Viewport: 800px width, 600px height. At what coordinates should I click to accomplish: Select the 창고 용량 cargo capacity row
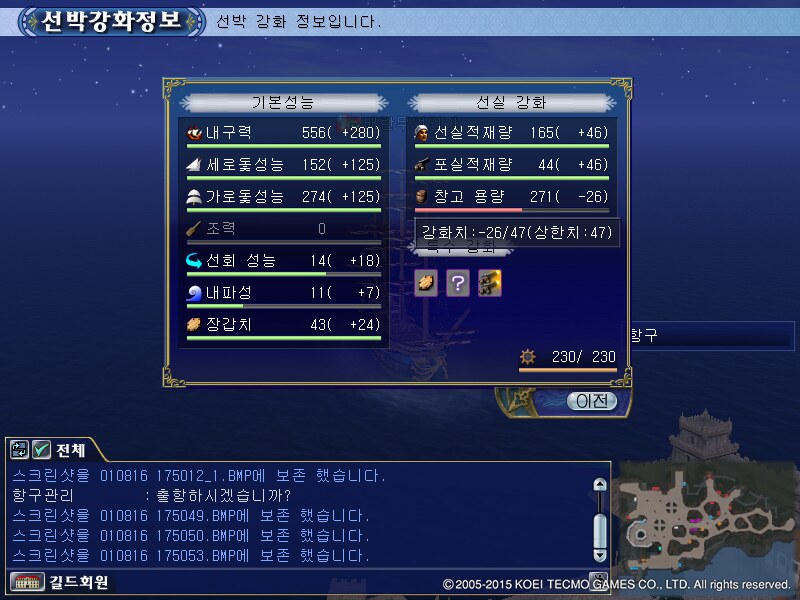click(511, 197)
